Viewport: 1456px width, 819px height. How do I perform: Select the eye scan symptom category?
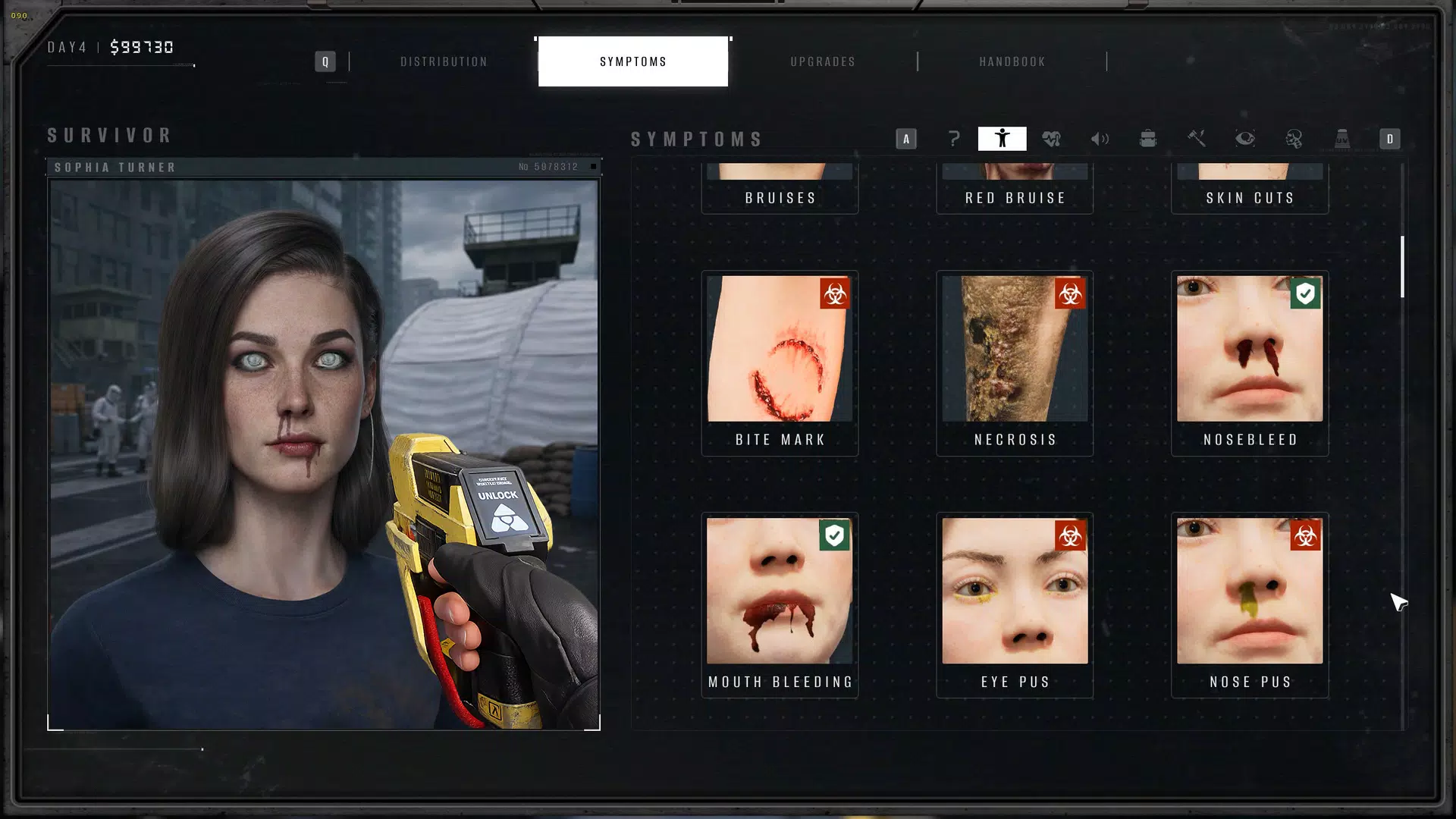(1245, 139)
